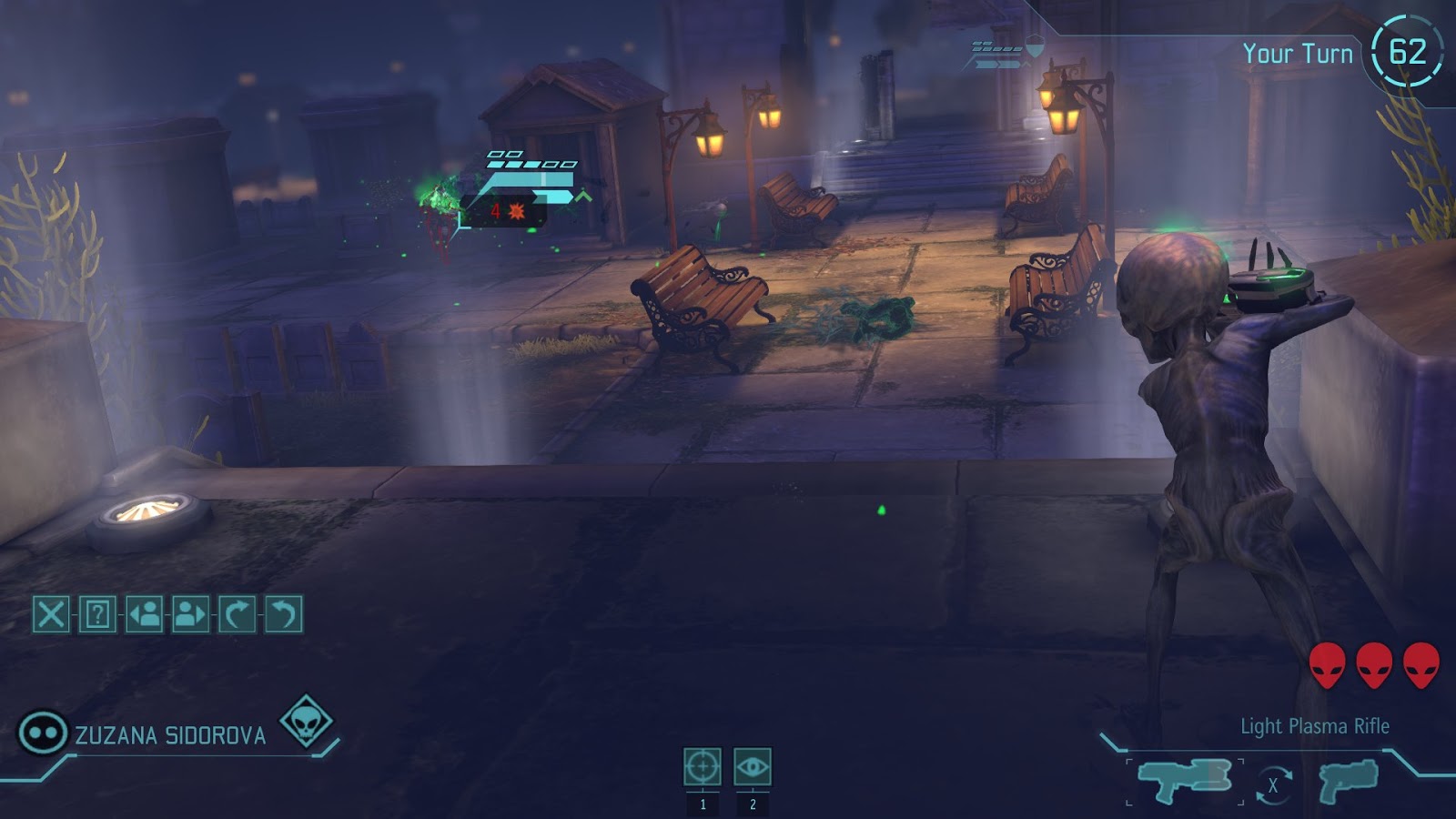Click the turn timer showing 62
Screen dimensions: 1456x819
tap(1406, 52)
